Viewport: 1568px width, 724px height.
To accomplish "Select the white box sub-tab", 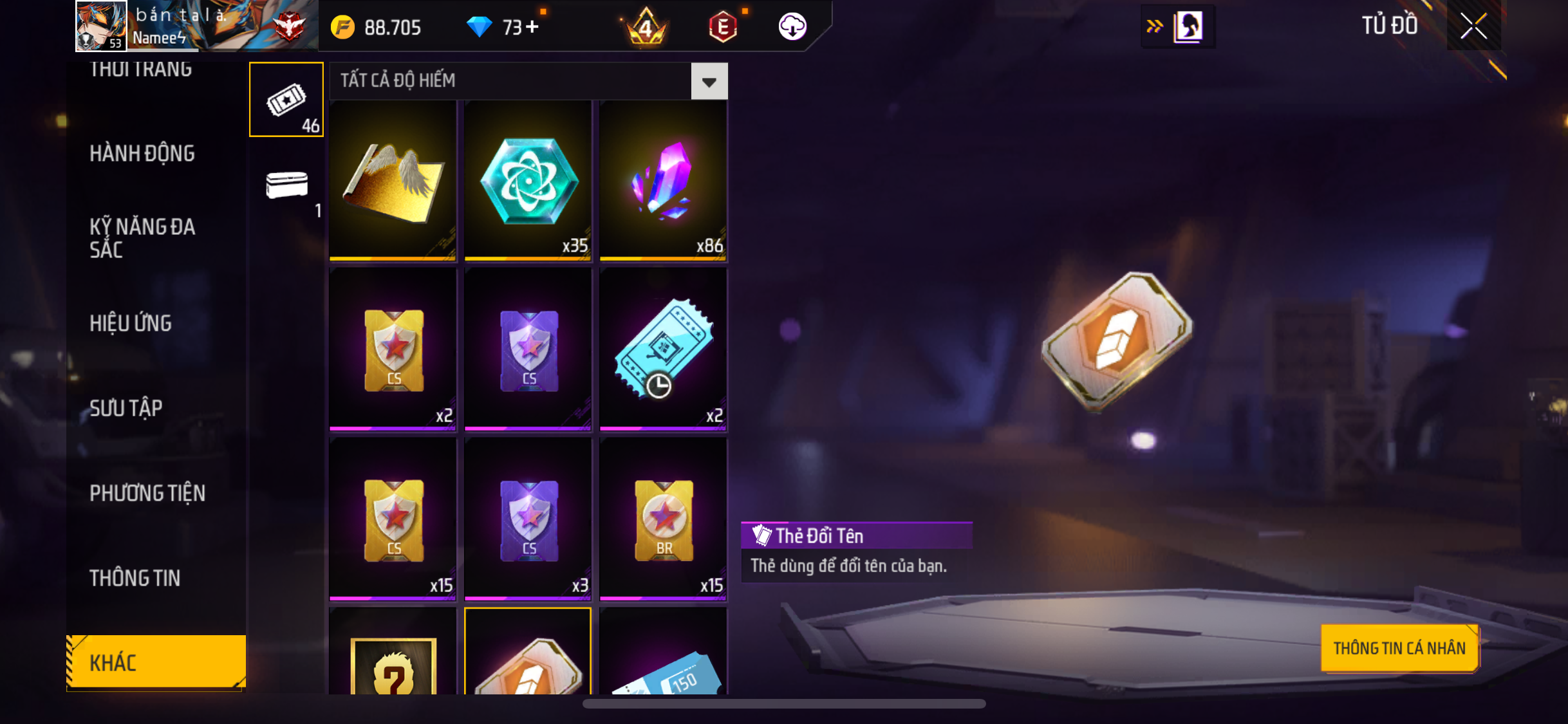I will pyautogui.click(x=286, y=187).
